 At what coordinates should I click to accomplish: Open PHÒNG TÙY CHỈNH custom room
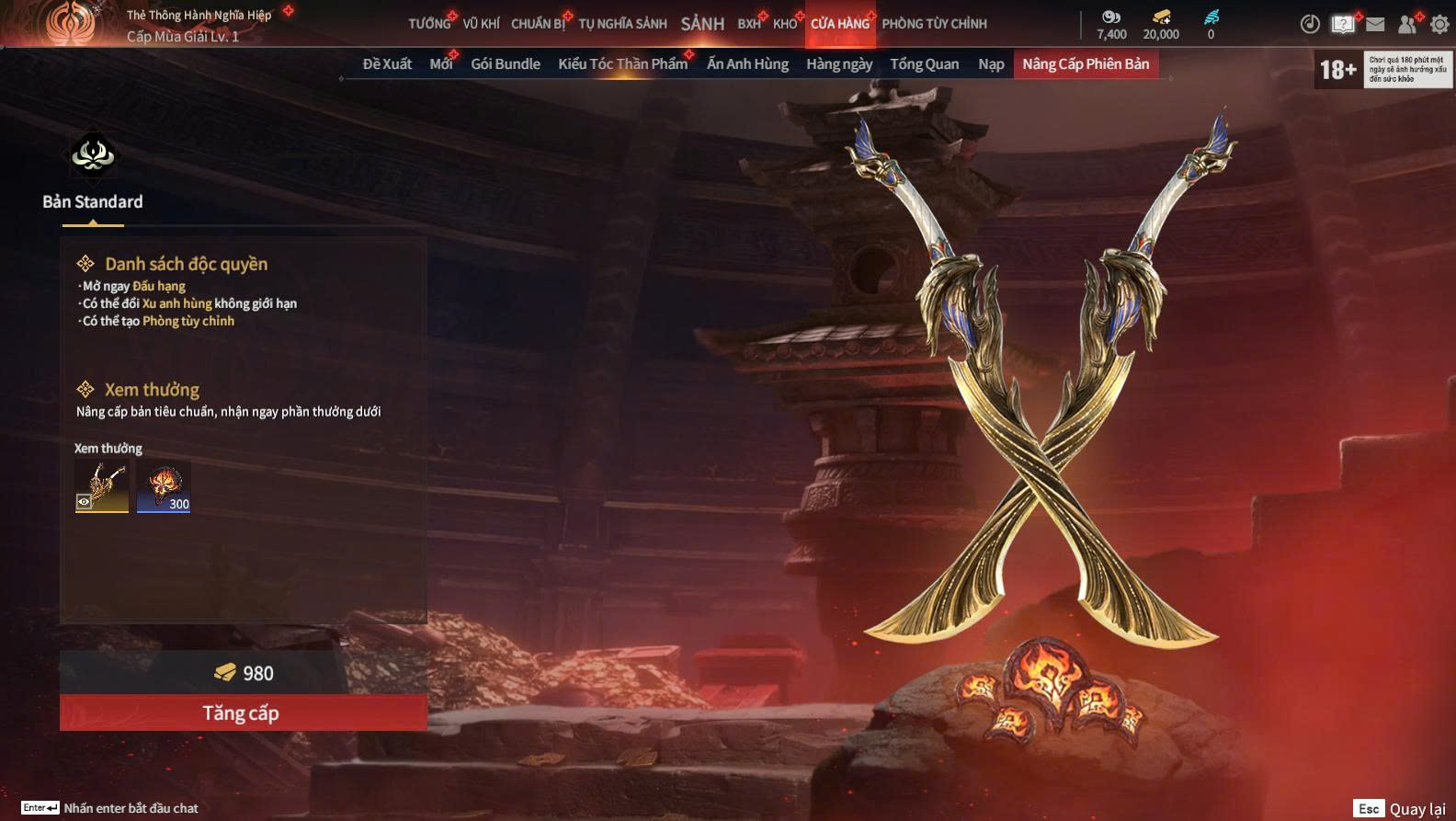click(x=934, y=24)
